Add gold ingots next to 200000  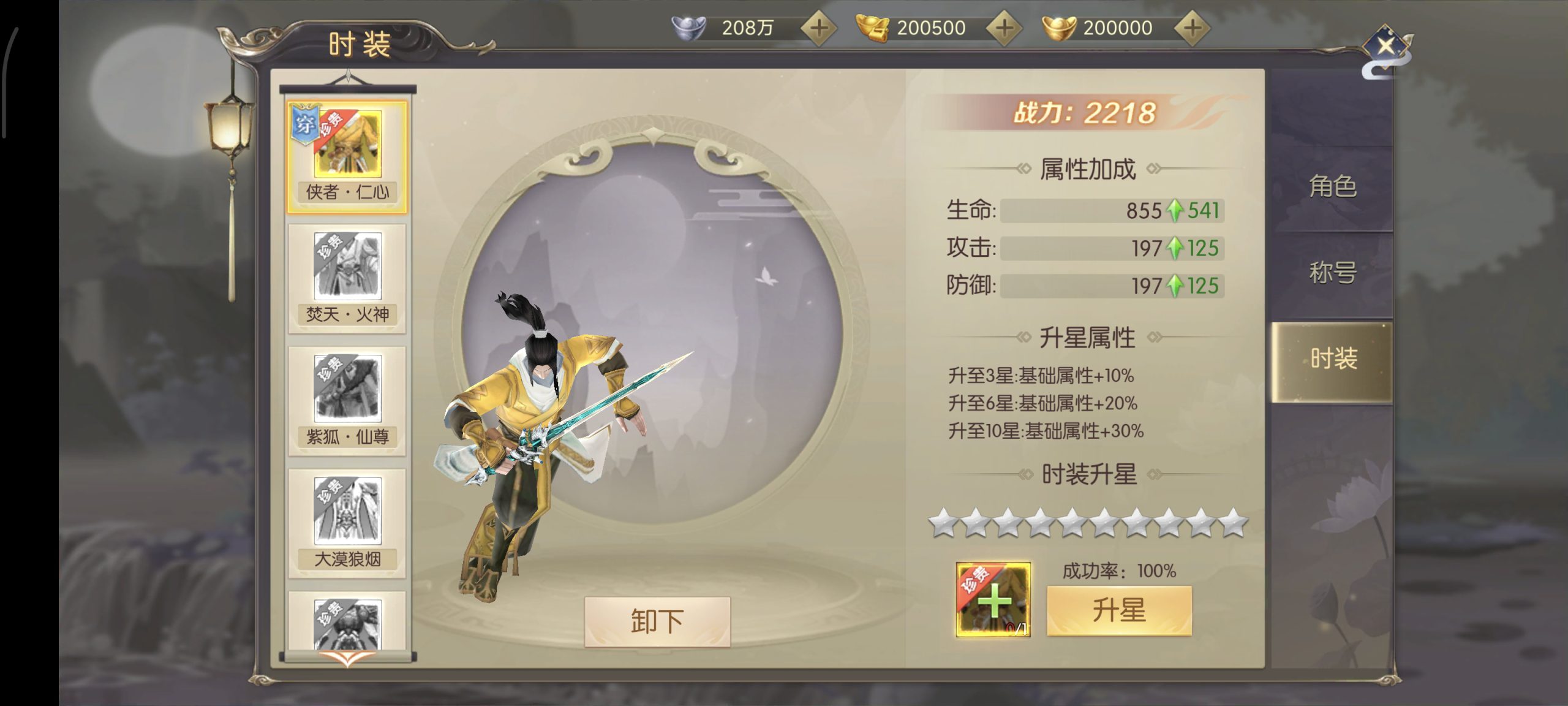point(1192,28)
